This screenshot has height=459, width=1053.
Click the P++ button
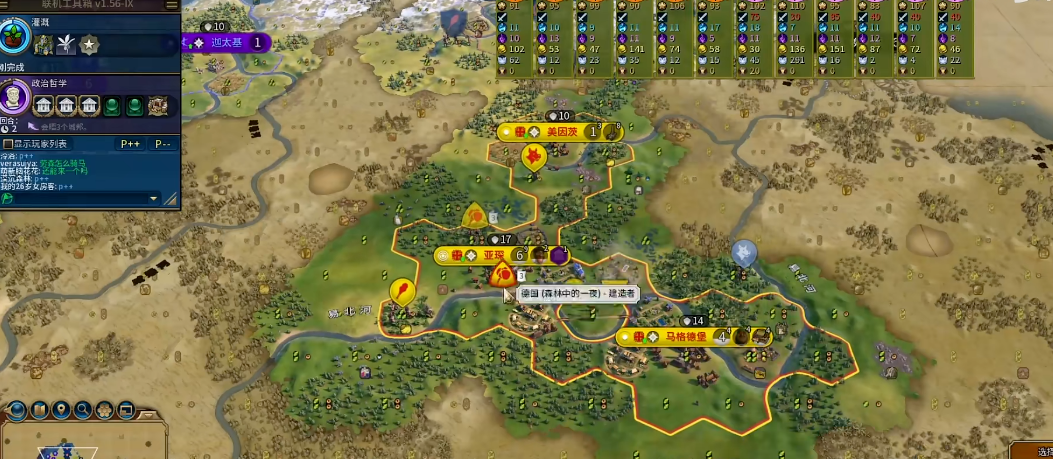130,144
